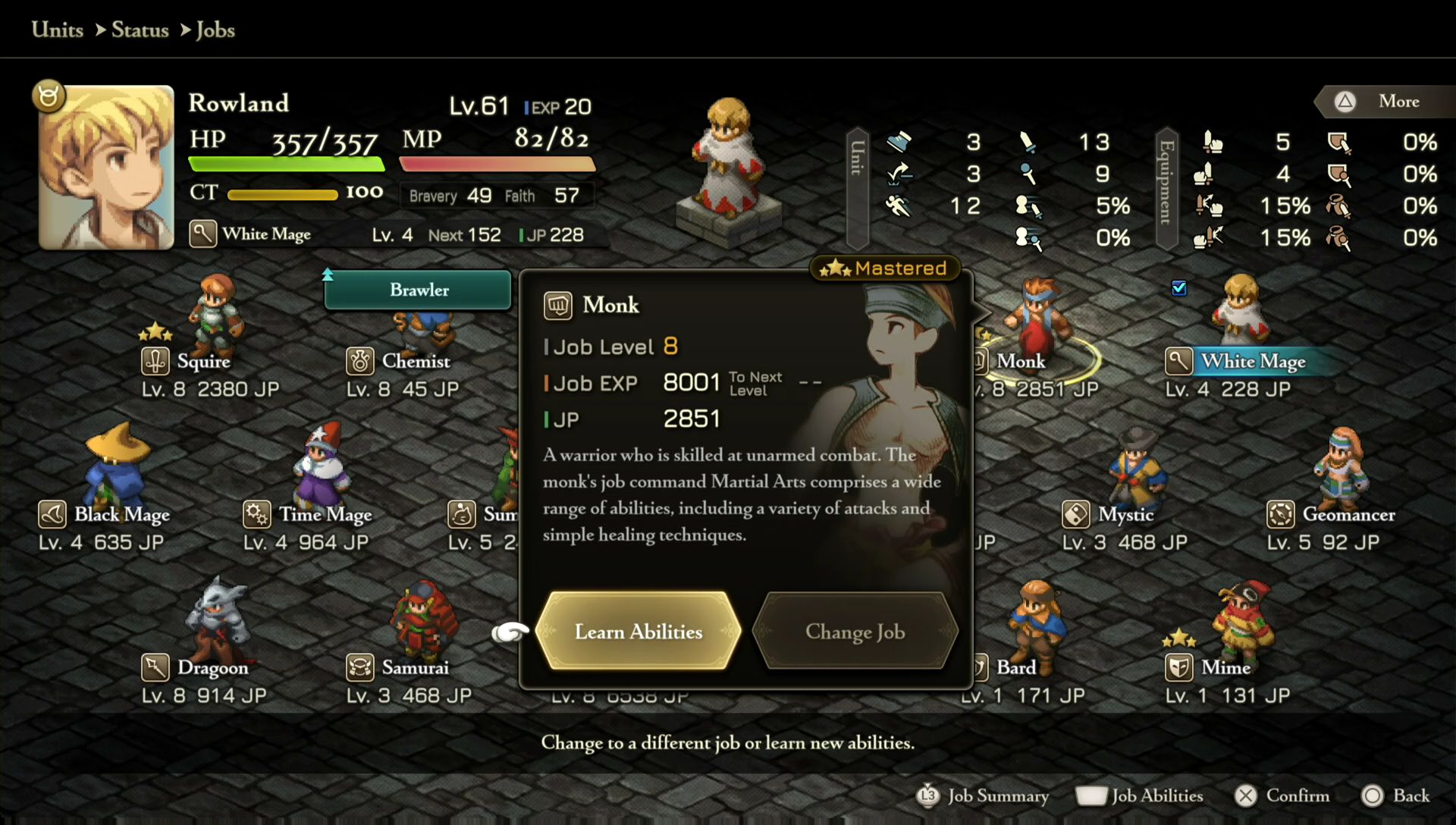
Task: Return to the Status breadcrumb
Action: (x=140, y=30)
